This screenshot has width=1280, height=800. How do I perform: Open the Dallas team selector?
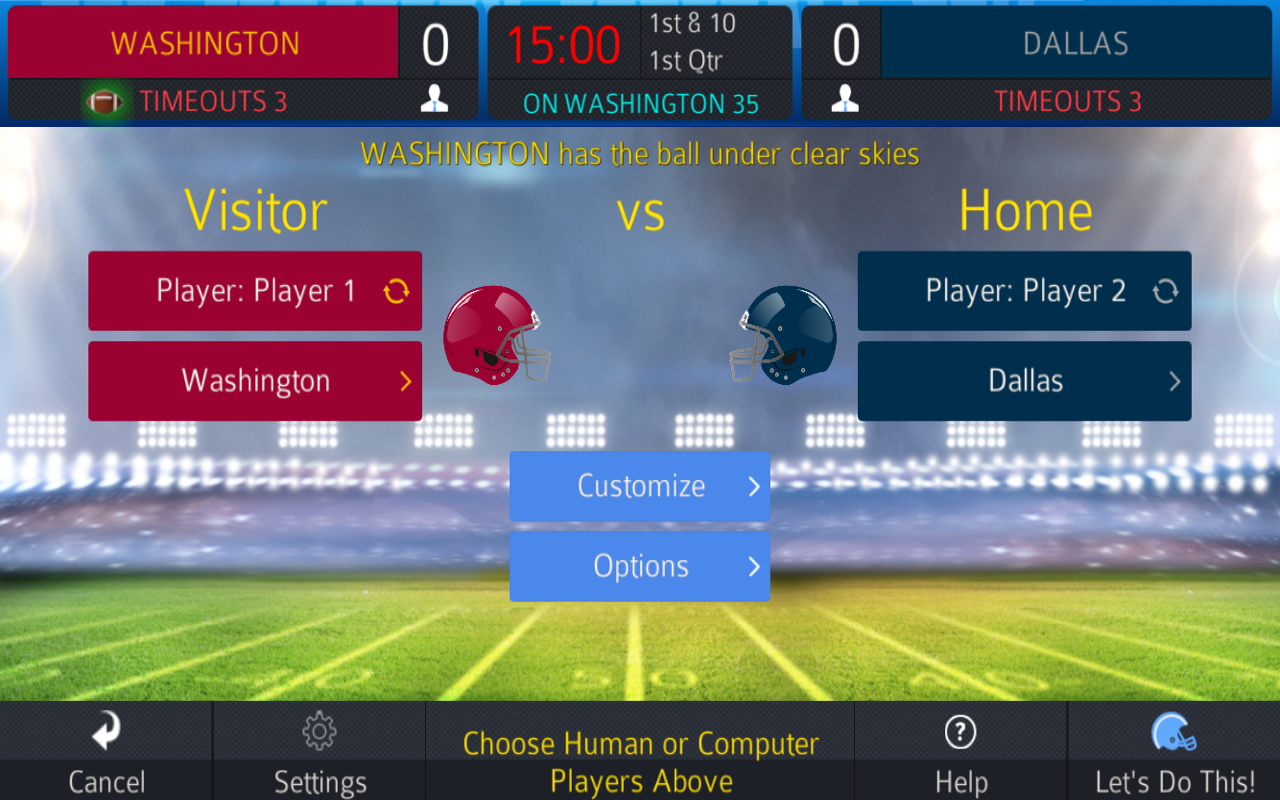click(1024, 381)
